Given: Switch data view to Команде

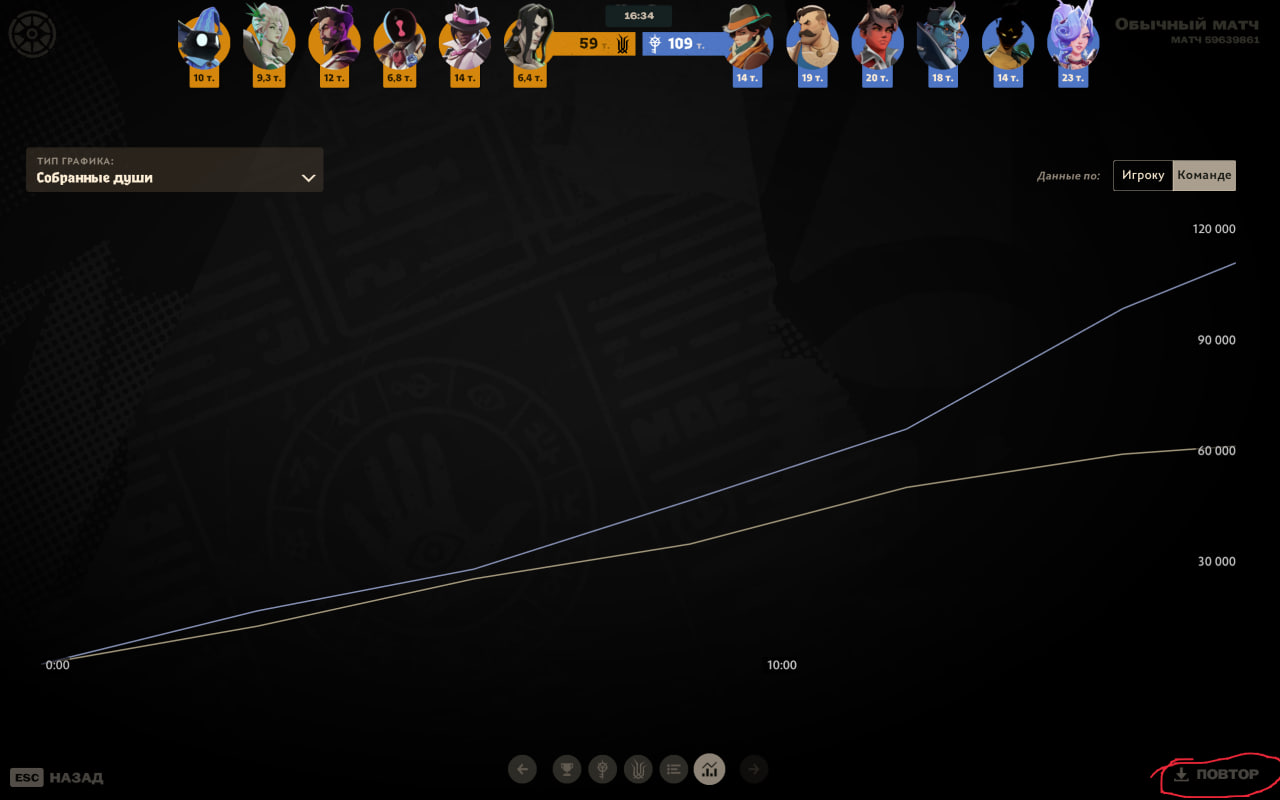Looking at the screenshot, I should coord(1204,175).
